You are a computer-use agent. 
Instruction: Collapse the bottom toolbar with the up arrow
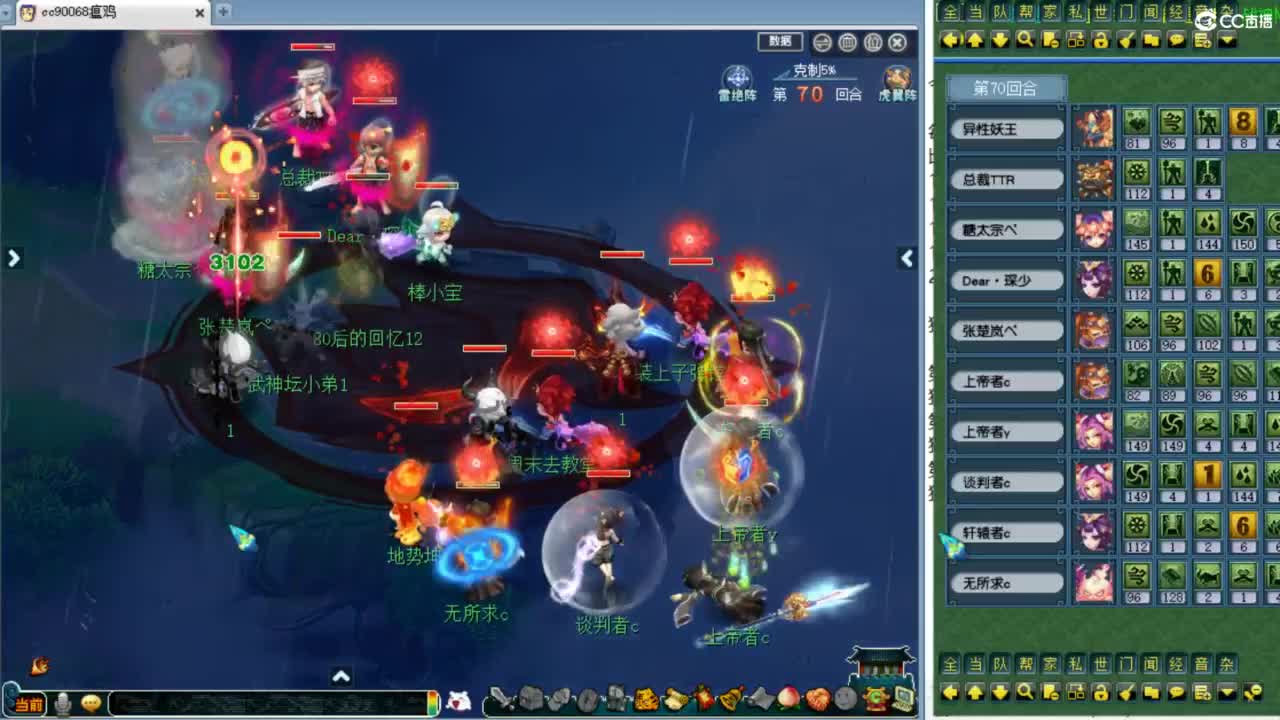coord(342,677)
